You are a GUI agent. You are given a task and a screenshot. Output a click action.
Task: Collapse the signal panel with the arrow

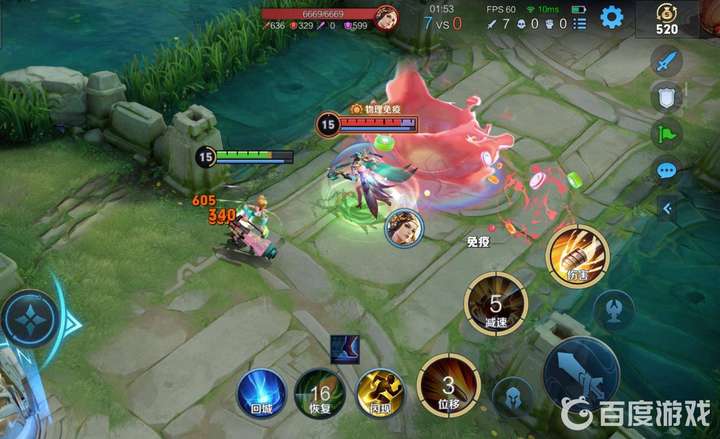point(667,208)
